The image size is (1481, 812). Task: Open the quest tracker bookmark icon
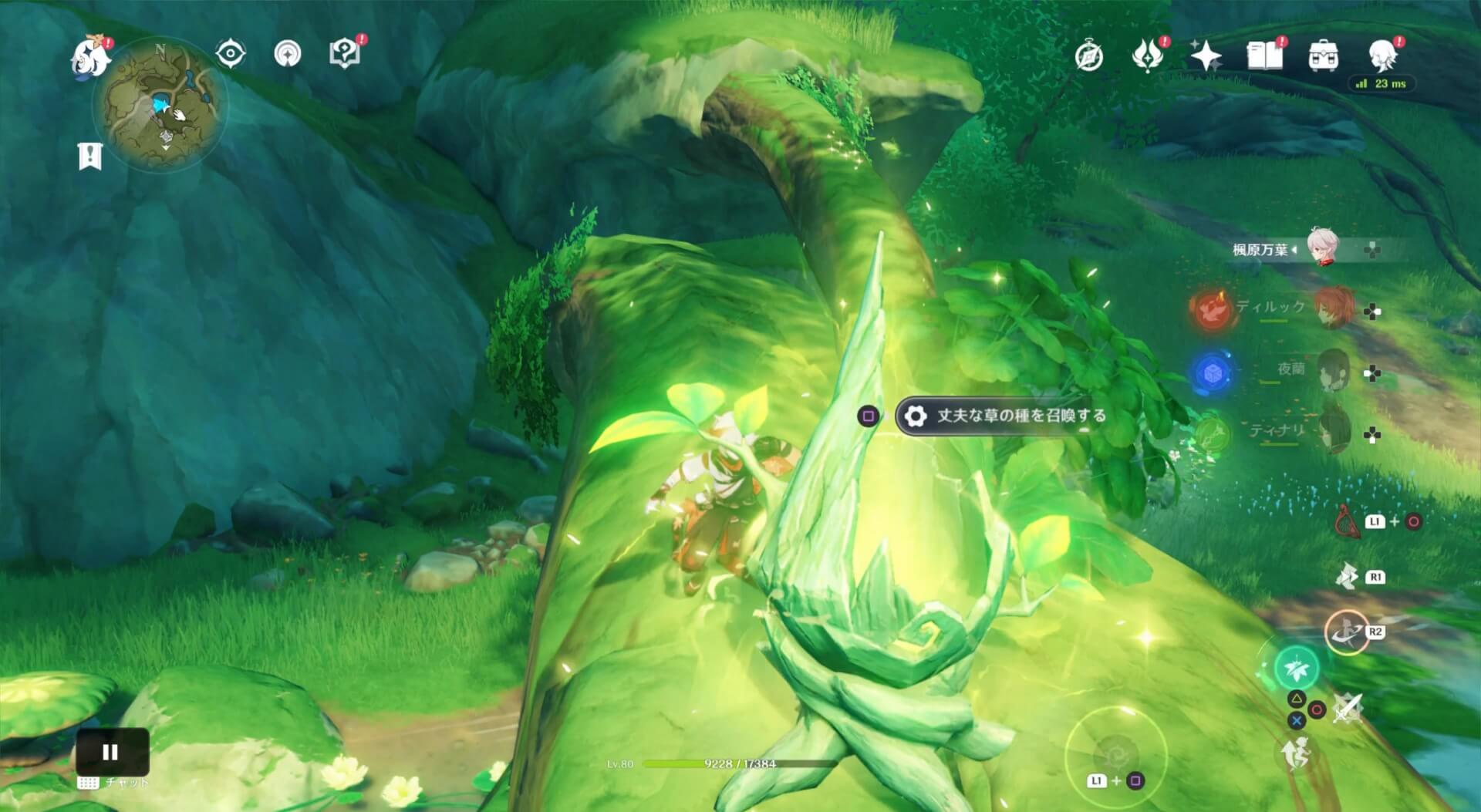tap(90, 156)
